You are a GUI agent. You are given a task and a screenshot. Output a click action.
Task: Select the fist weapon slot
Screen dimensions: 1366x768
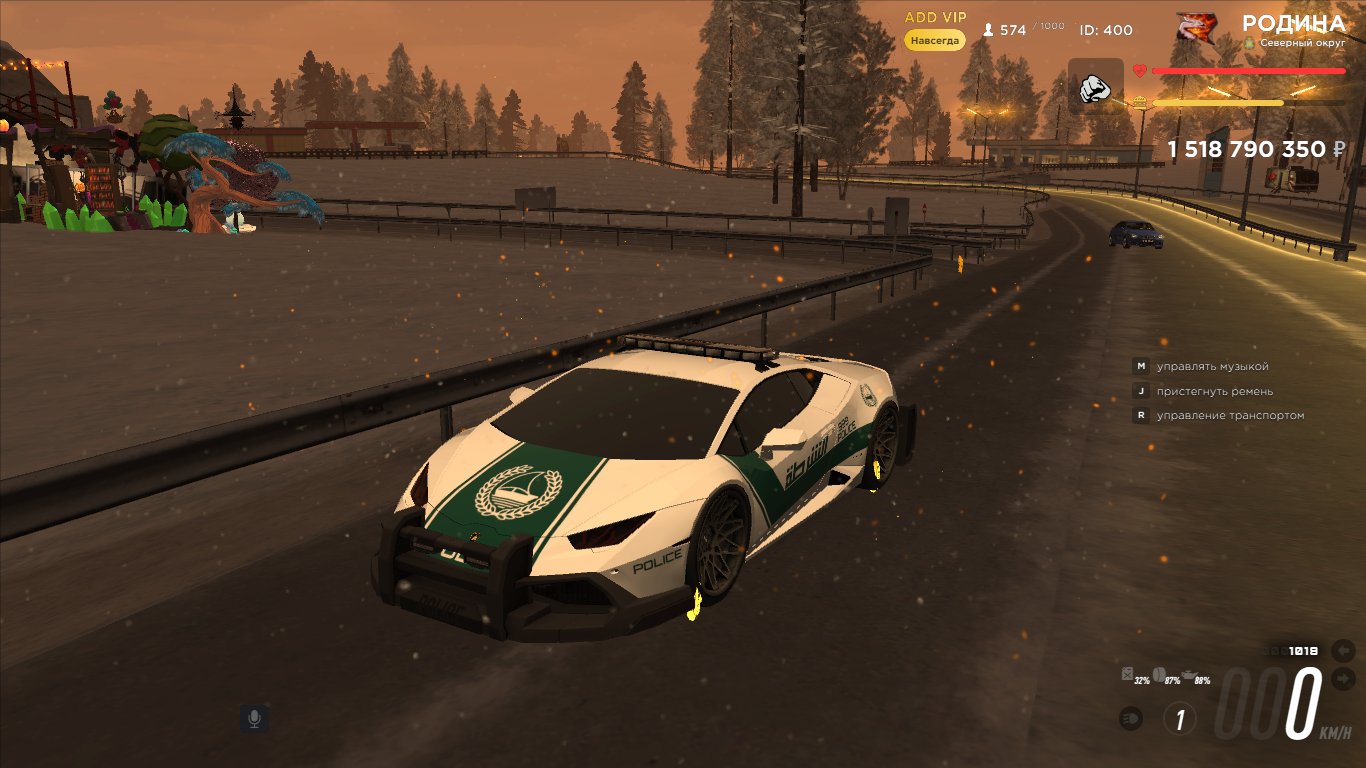pyautogui.click(x=1096, y=87)
